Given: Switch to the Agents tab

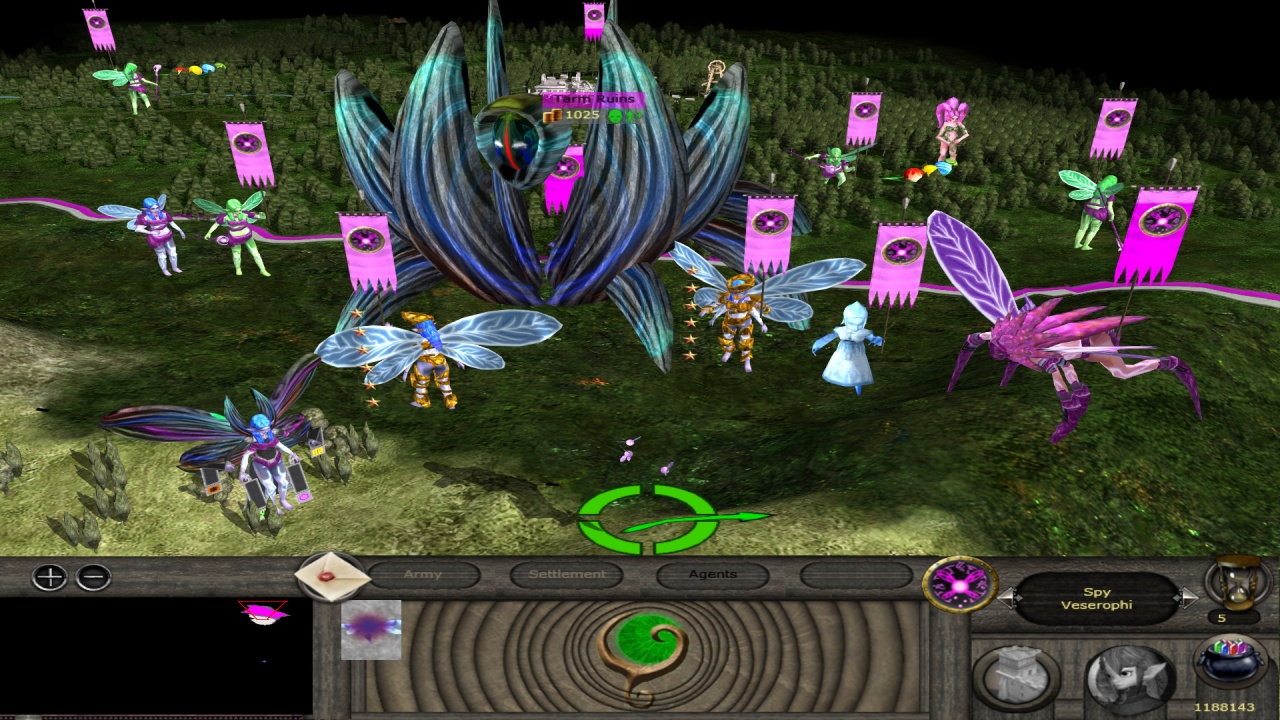Looking at the screenshot, I should coord(712,575).
